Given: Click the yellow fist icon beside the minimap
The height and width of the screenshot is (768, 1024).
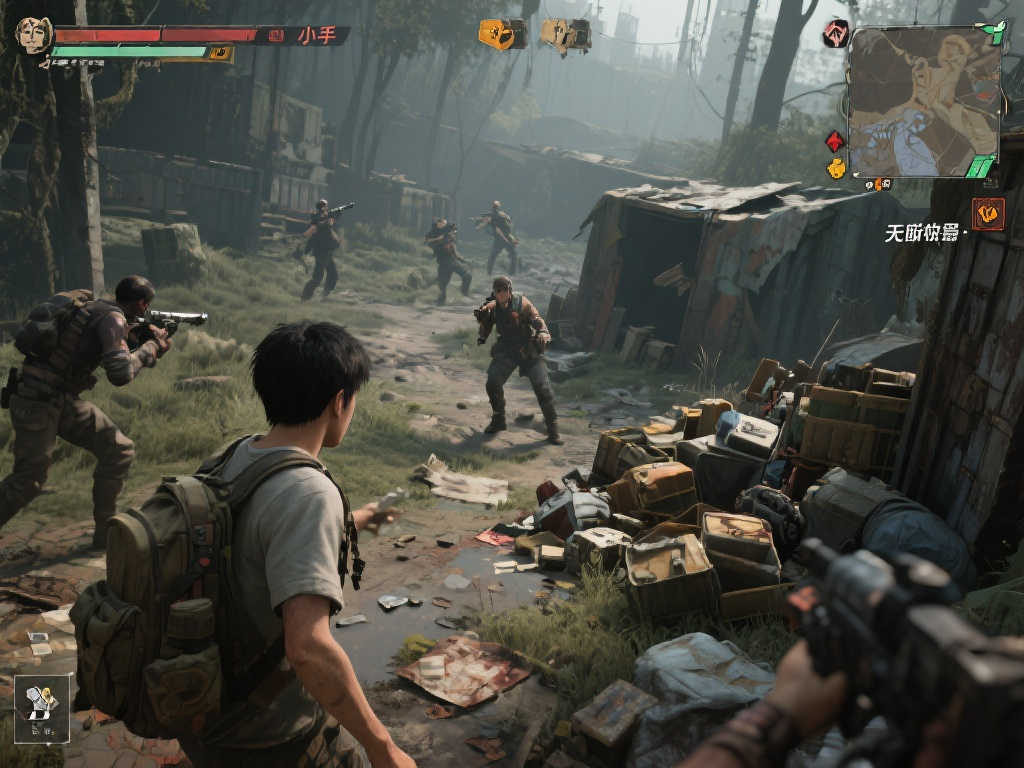Looking at the screenshot, I should 836,168.
